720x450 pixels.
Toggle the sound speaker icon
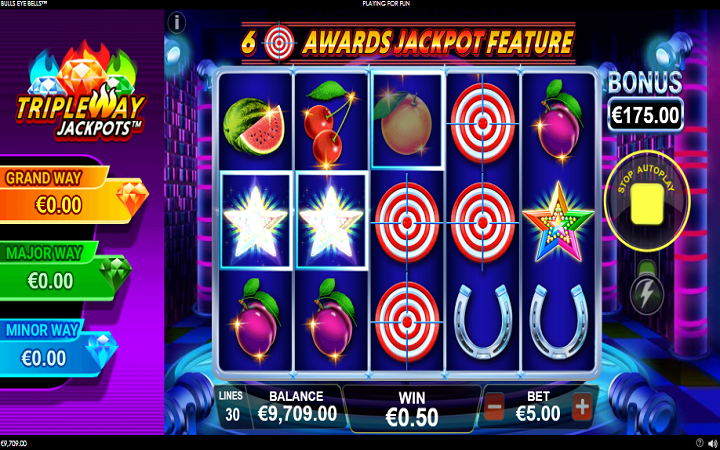tap(712, 442)
